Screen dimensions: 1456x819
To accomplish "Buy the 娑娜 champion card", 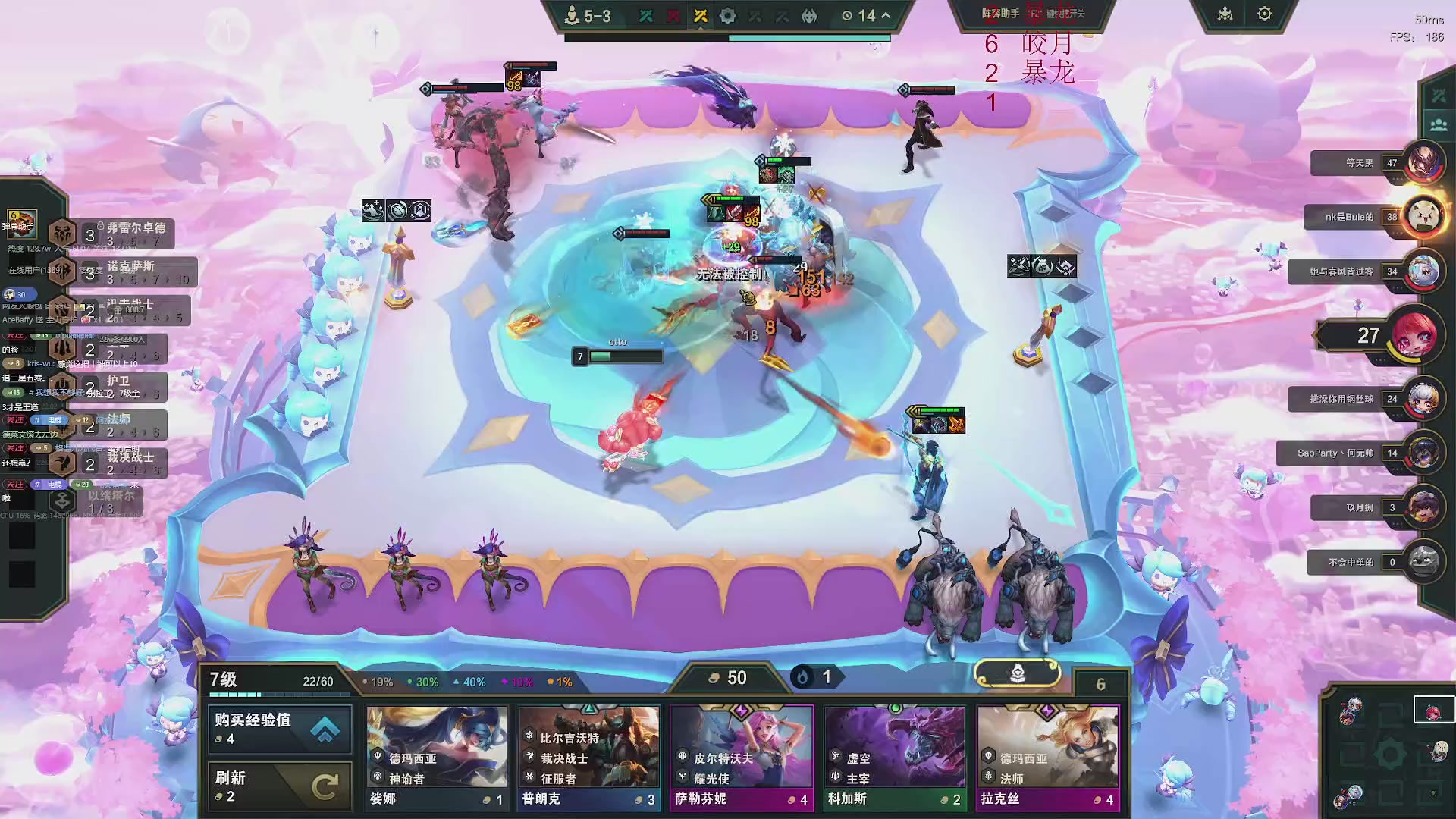I will (x=436, y=758).
